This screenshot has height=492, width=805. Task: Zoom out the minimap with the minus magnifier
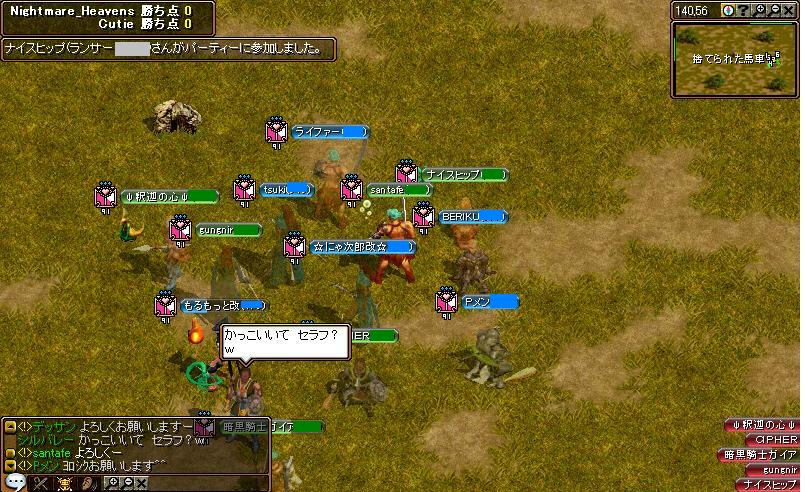tap(774, 10)
